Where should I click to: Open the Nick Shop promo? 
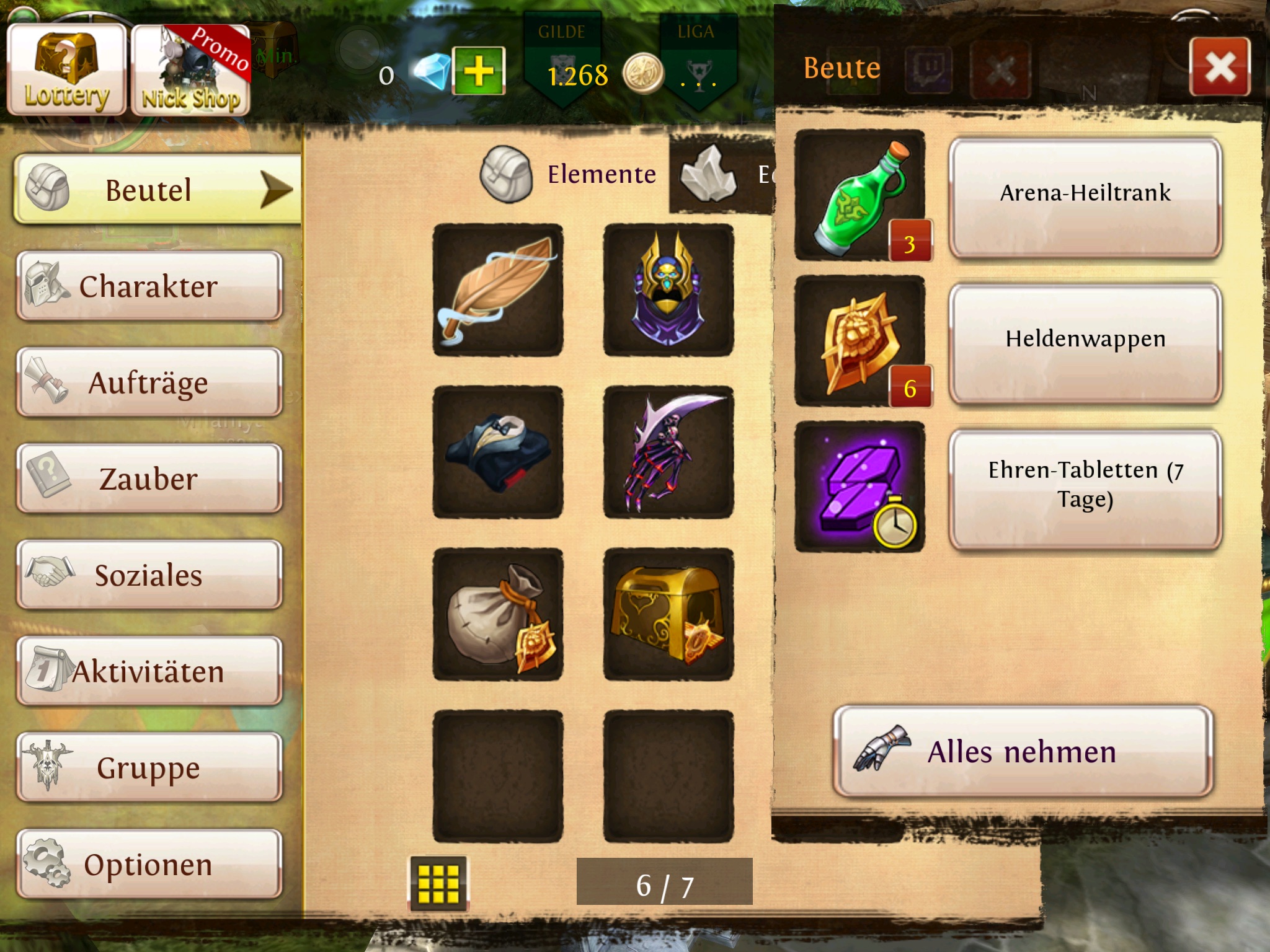click(x=191, y=71)
